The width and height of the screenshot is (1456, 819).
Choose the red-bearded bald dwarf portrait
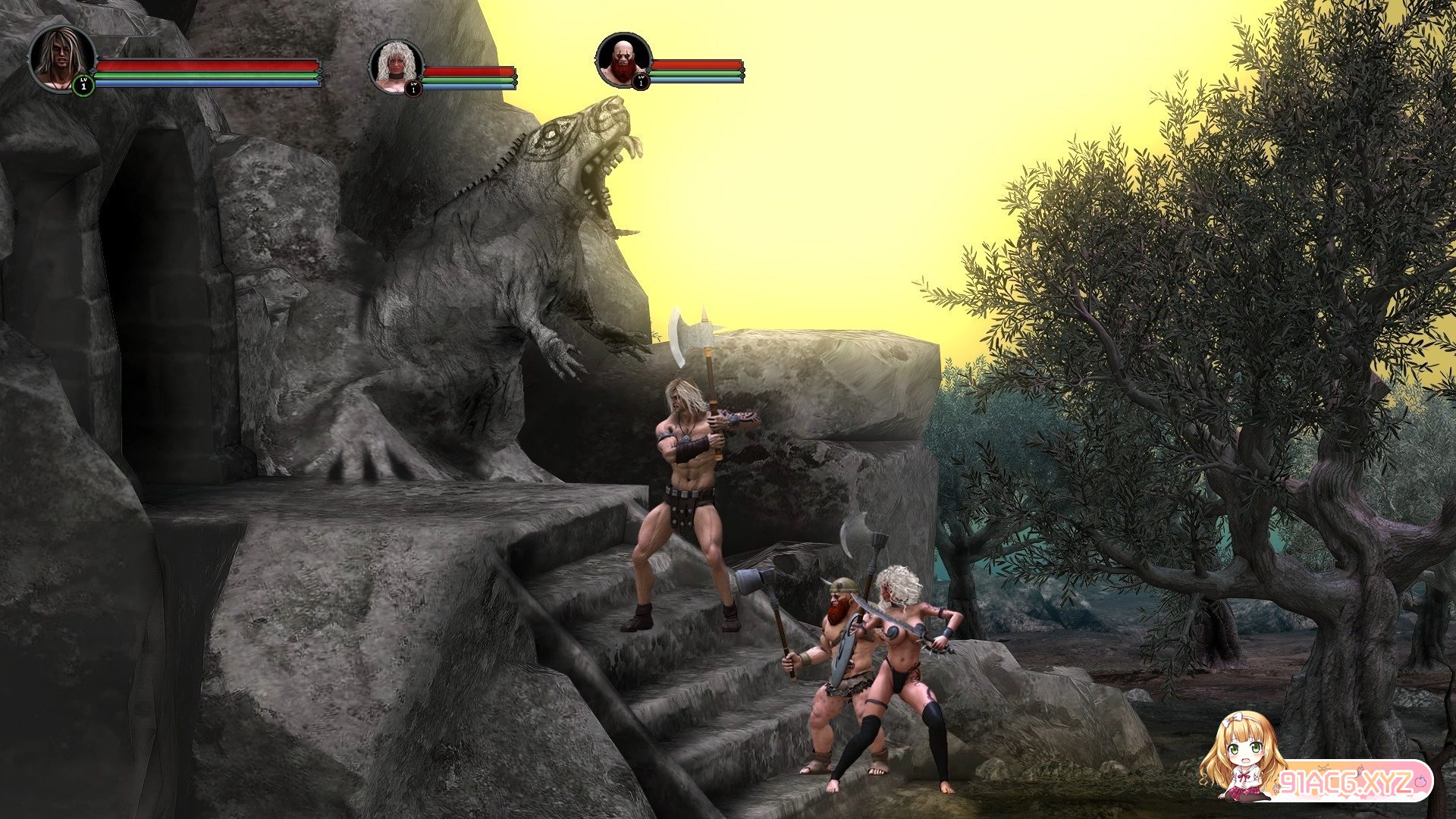coord(623,61)
